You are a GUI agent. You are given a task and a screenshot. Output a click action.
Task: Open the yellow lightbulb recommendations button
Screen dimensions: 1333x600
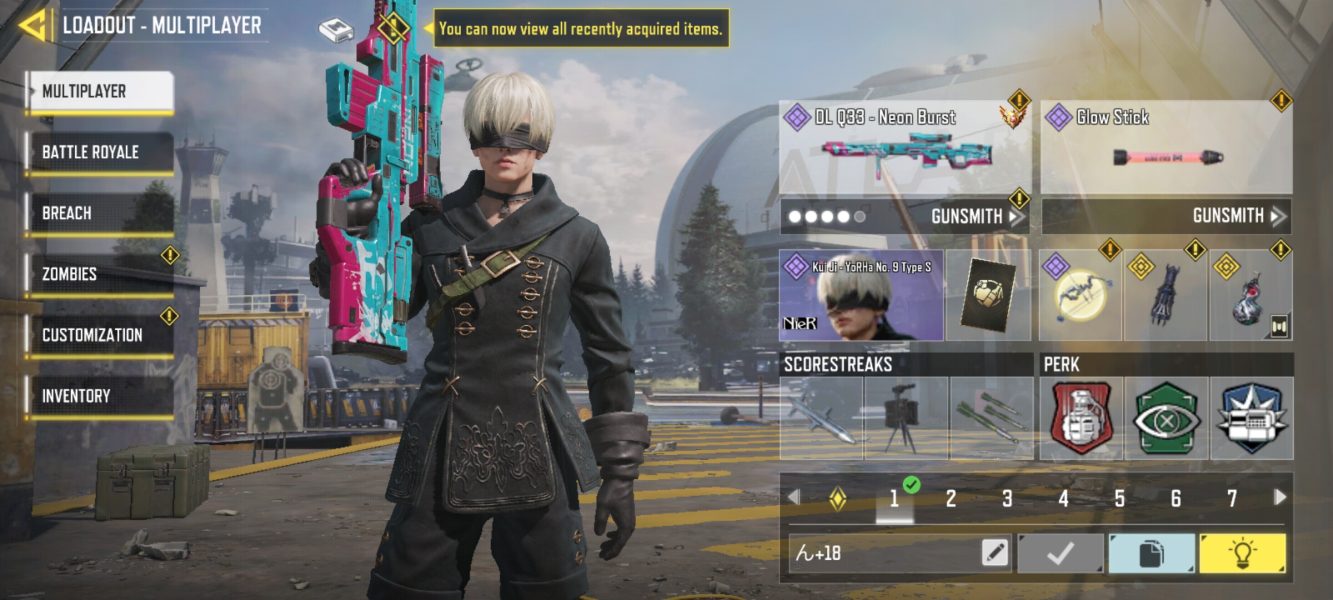pos(1243,553)
